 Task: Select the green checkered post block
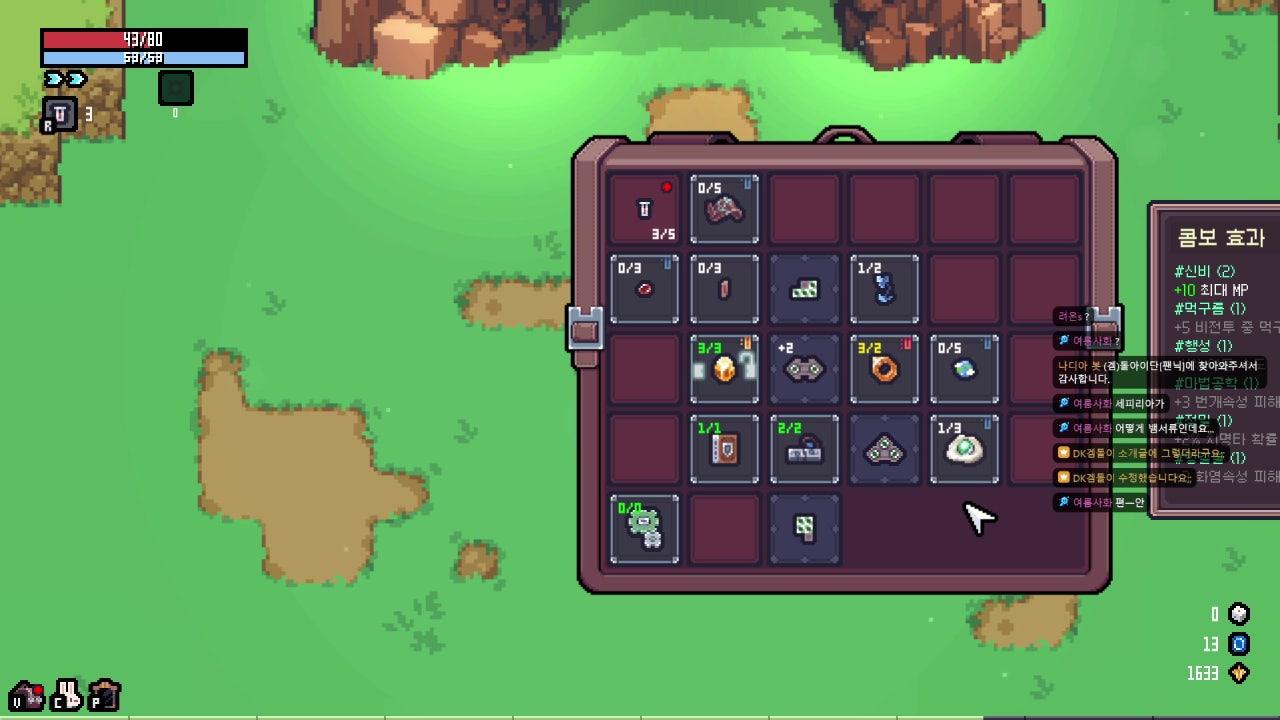point(804,529)
